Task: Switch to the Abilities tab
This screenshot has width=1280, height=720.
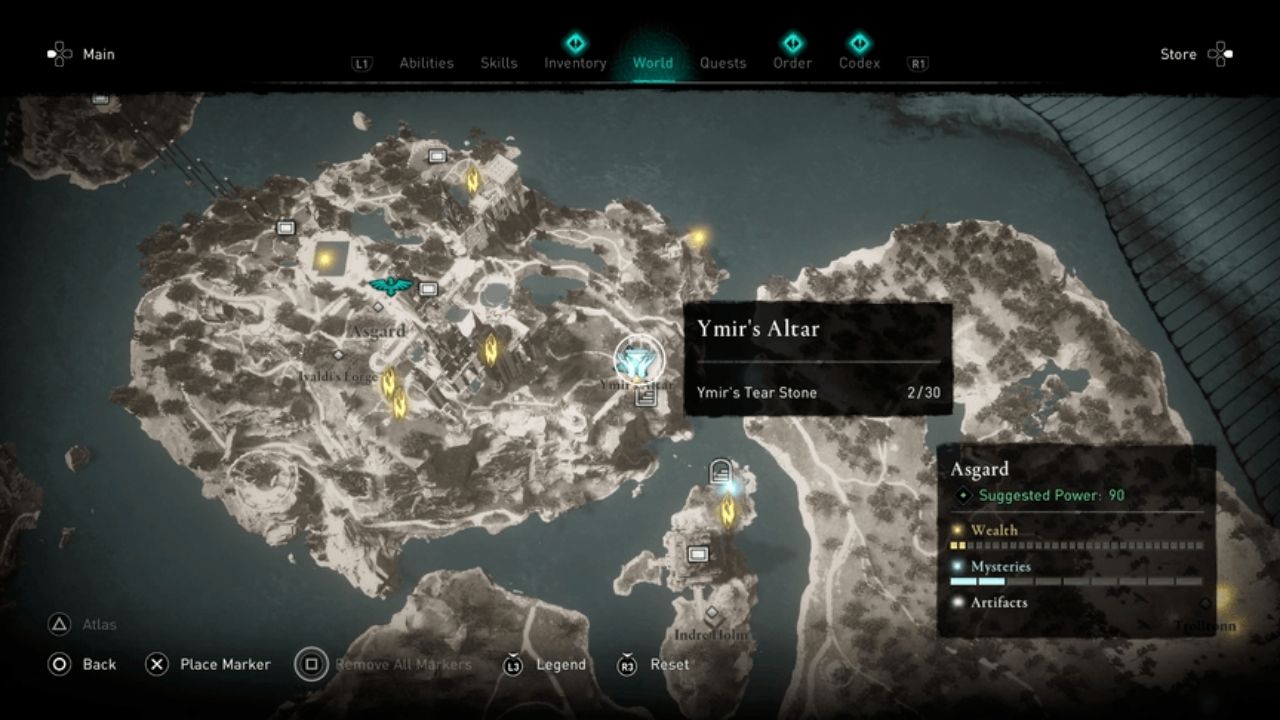Action: pyautogui.click(x=426, y=63)
